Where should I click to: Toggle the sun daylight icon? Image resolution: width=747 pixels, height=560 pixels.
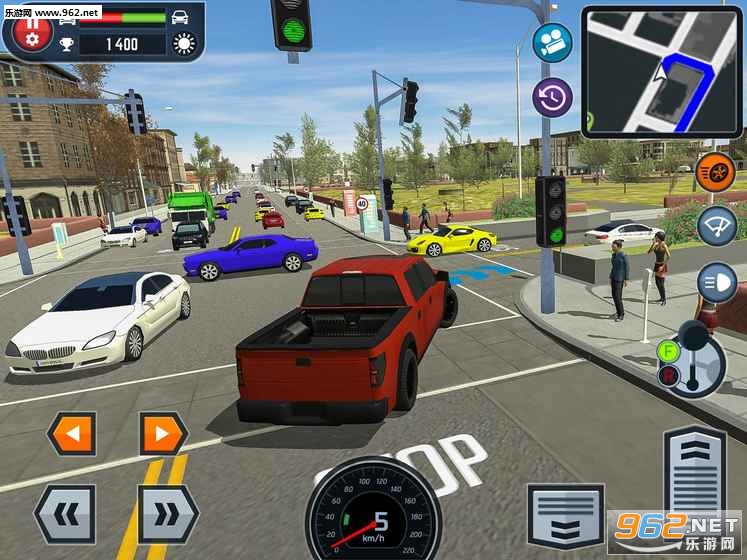184,43
